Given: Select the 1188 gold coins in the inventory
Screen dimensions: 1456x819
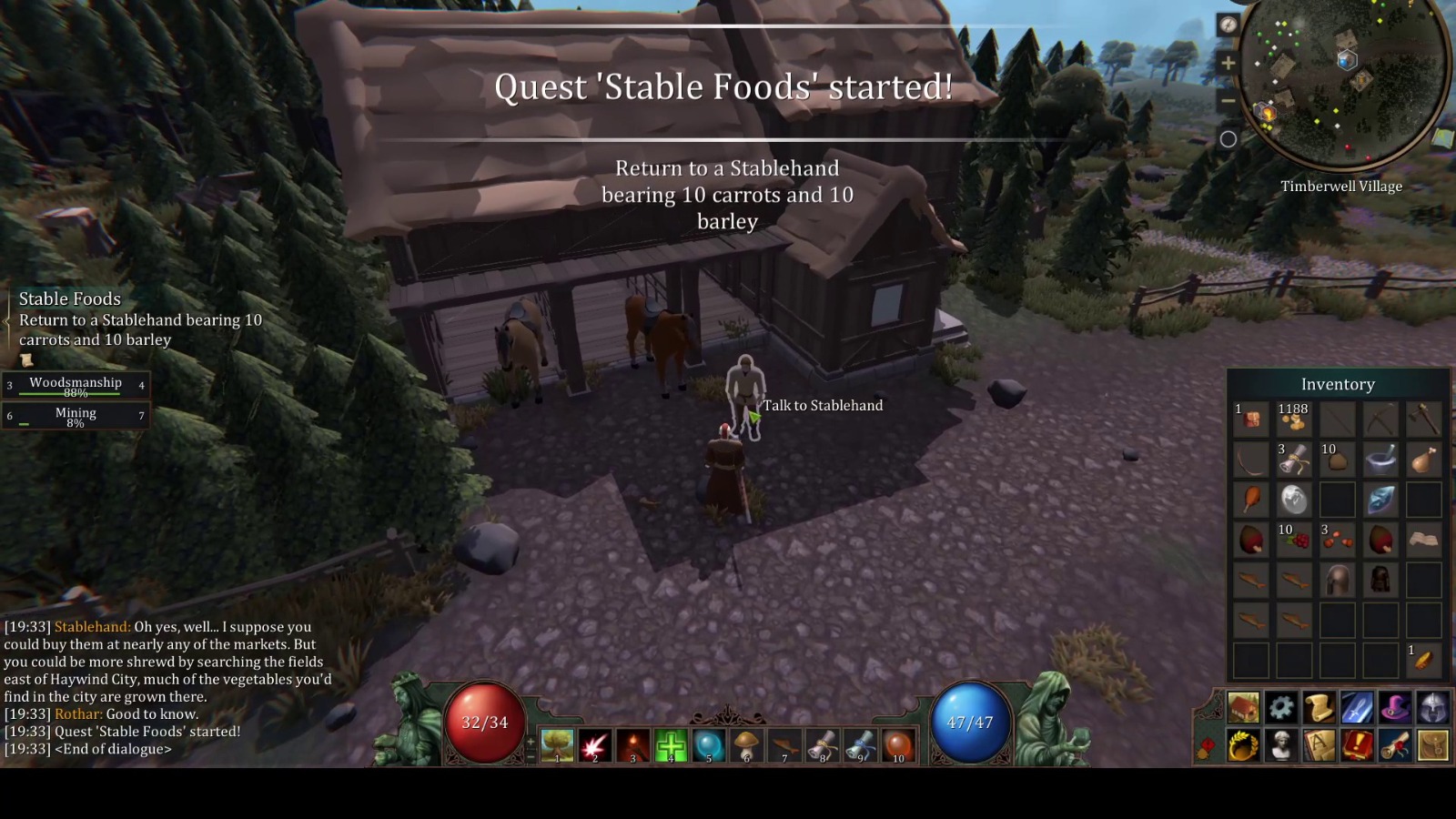Looking at the screenshot, I should click(1293, 420).
